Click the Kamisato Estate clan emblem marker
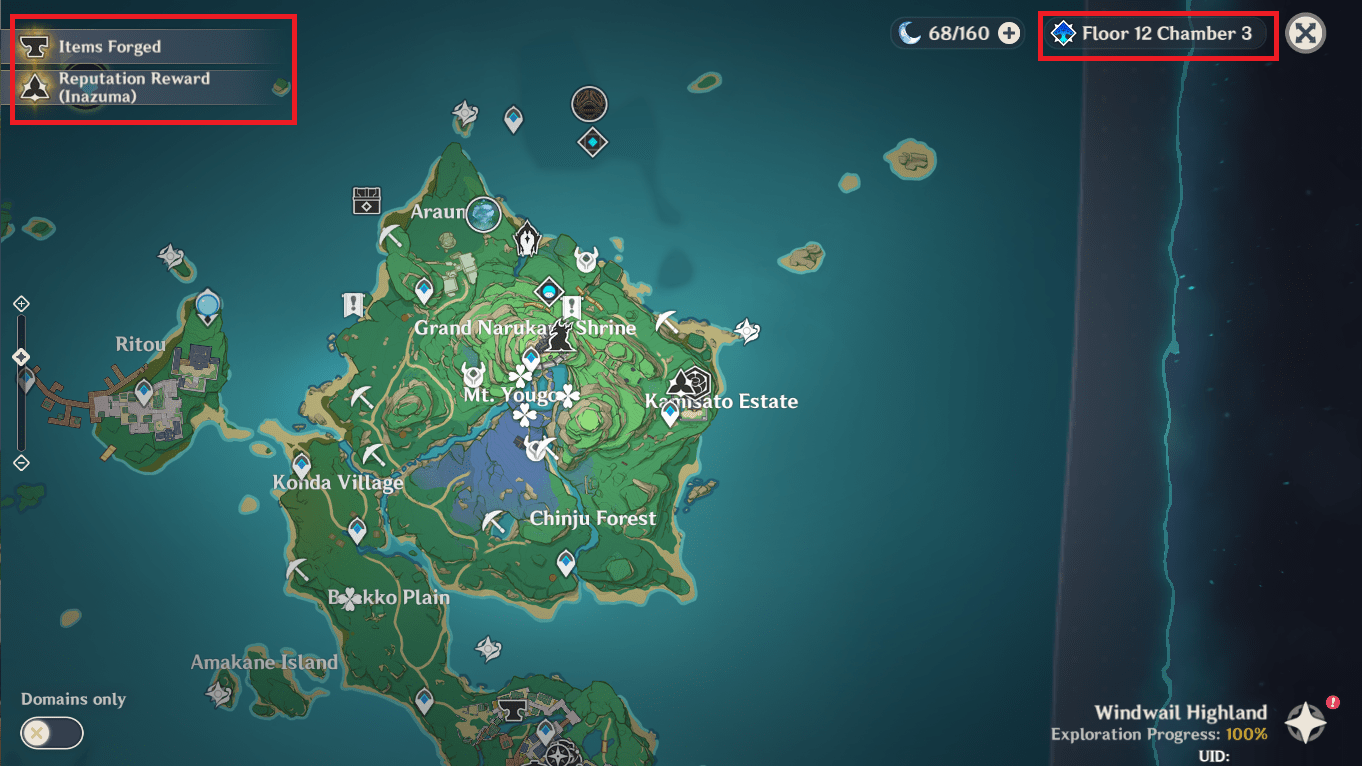The height and width of the screenshot is (766, 1362). [689, 383]
